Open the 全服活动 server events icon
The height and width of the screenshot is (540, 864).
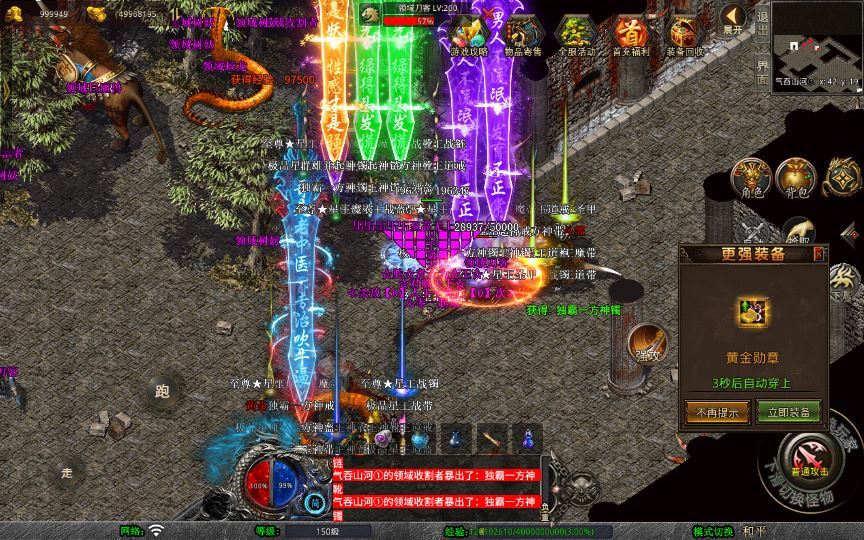(574, 34)
